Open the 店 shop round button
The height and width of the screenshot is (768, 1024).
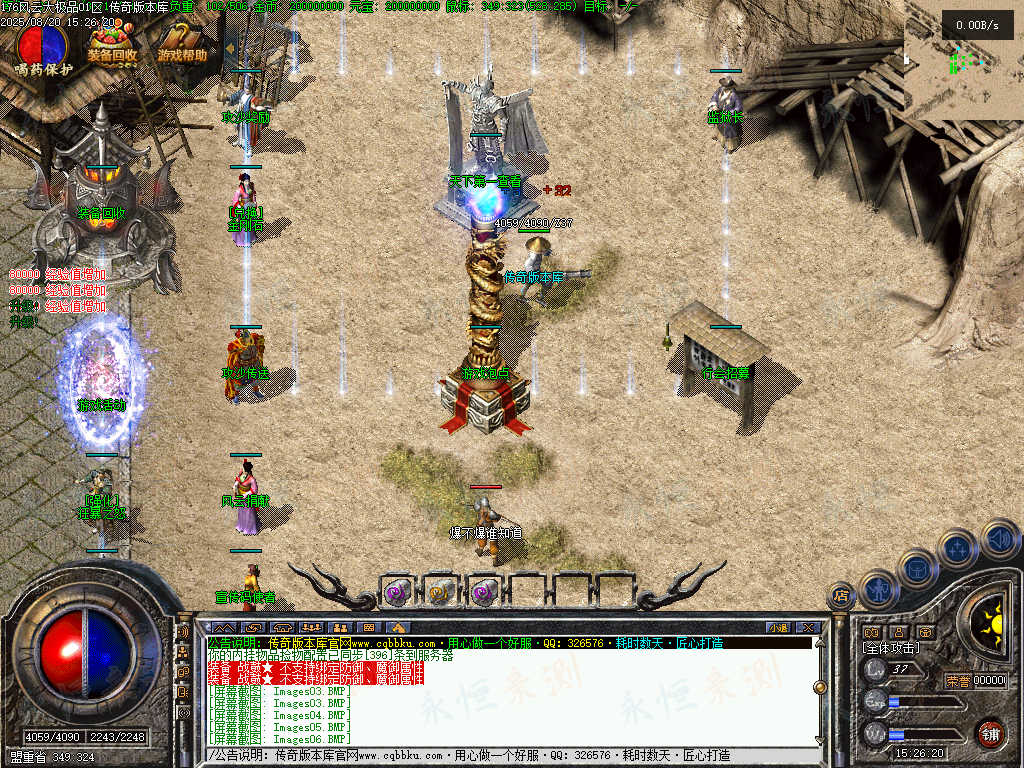tap(842, 597)
